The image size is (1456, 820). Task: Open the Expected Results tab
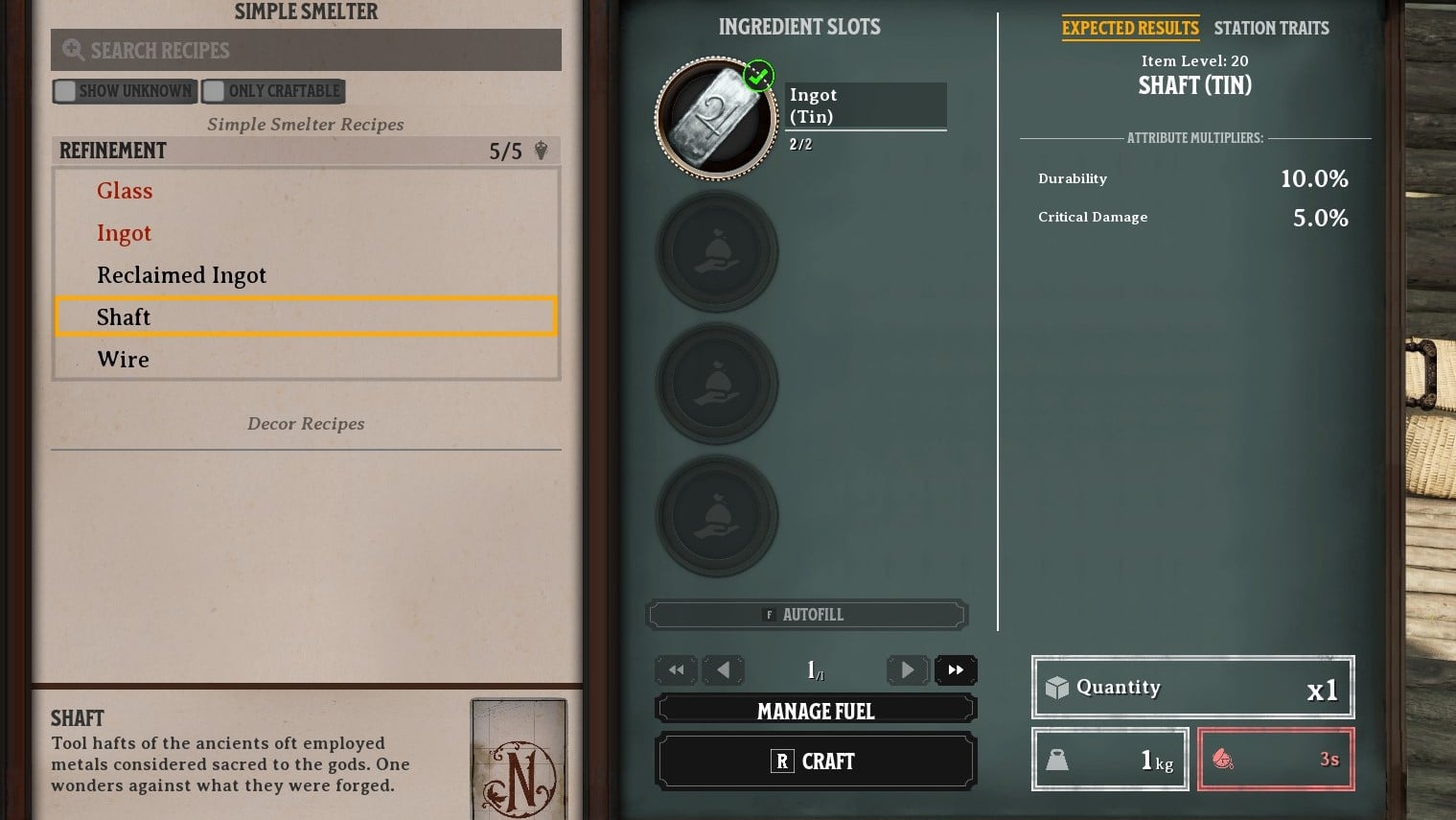1130,28
